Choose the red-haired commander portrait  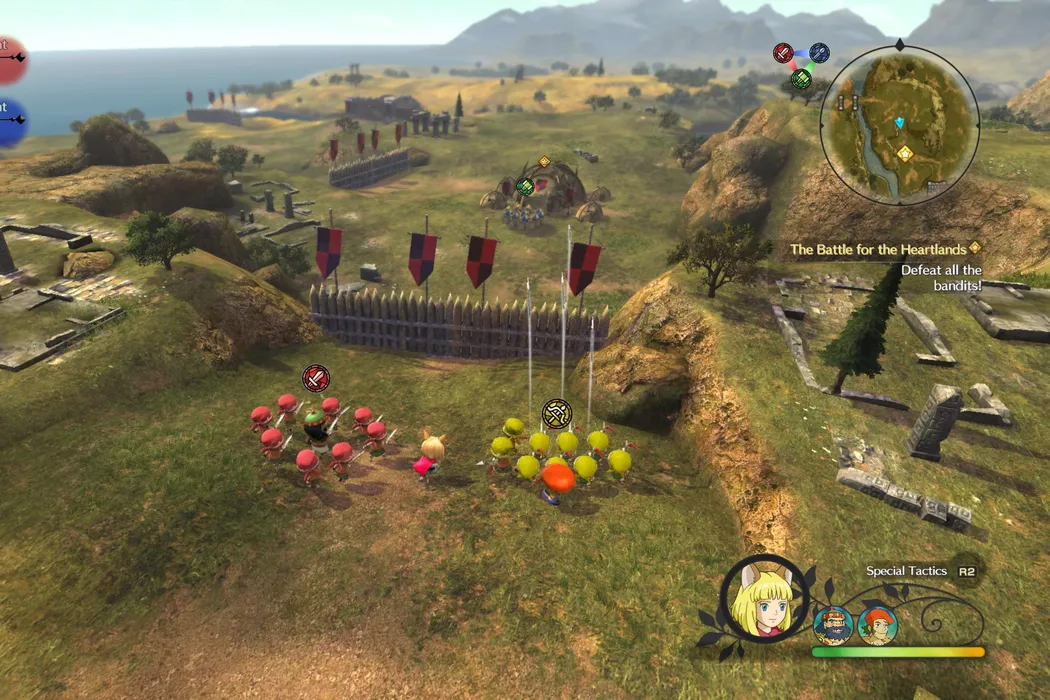pos(877,625)
